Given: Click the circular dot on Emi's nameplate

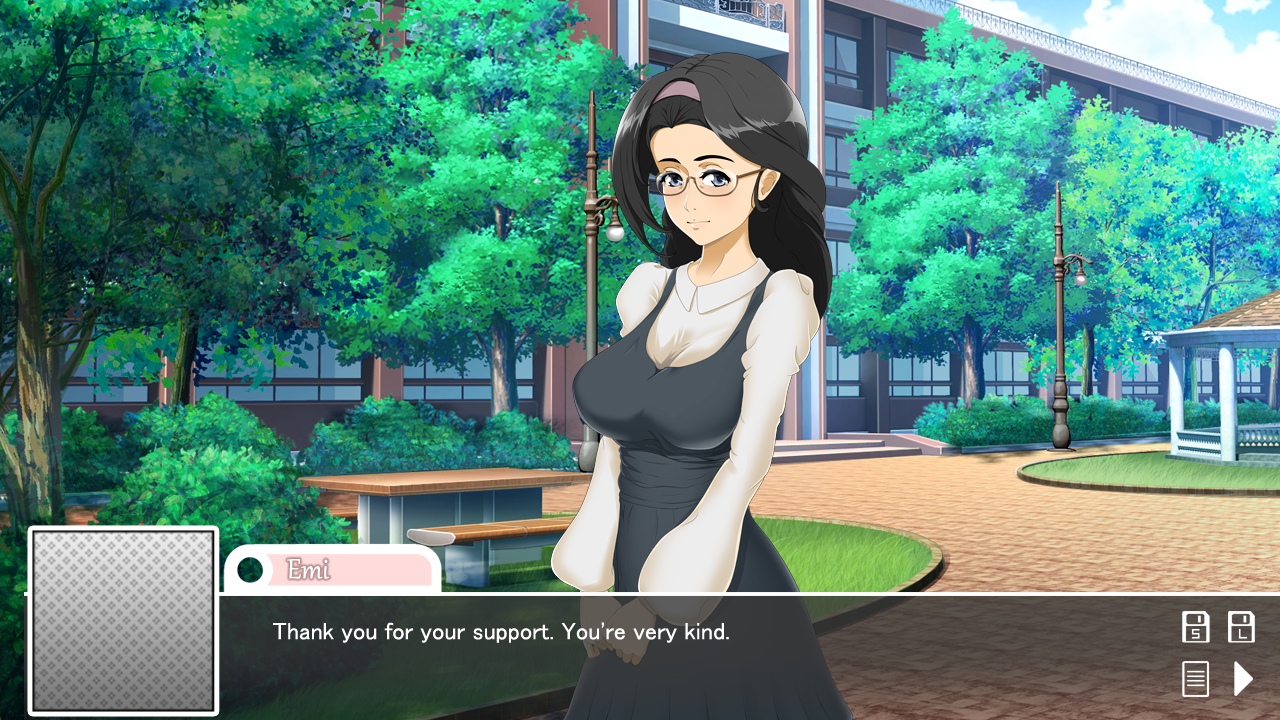Looking at the screenshot, I should coord(250,571).
